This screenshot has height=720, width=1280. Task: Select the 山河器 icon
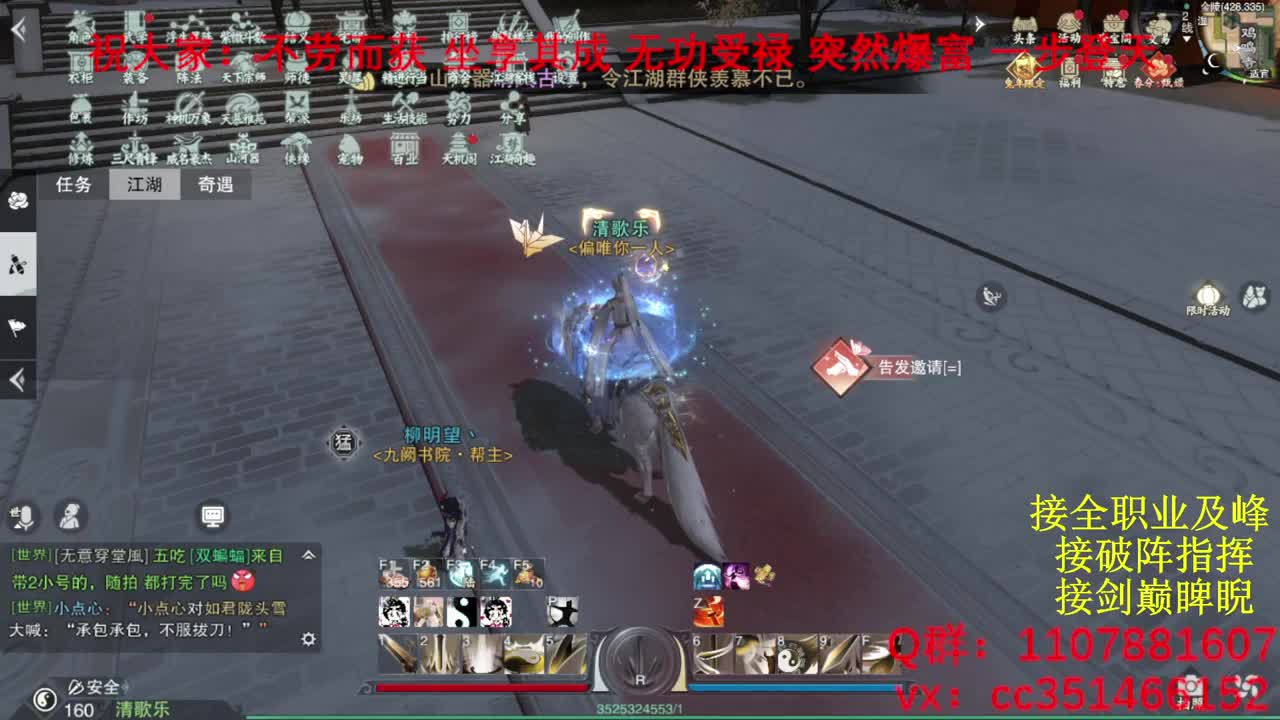[x=245, y=147]
